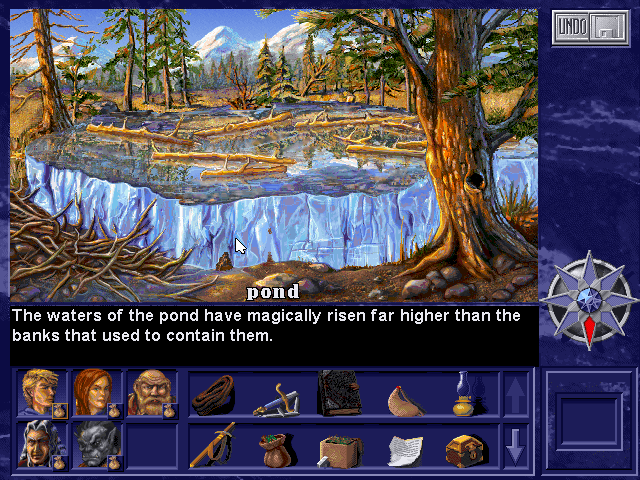Click the compass rose

[587, 299]
